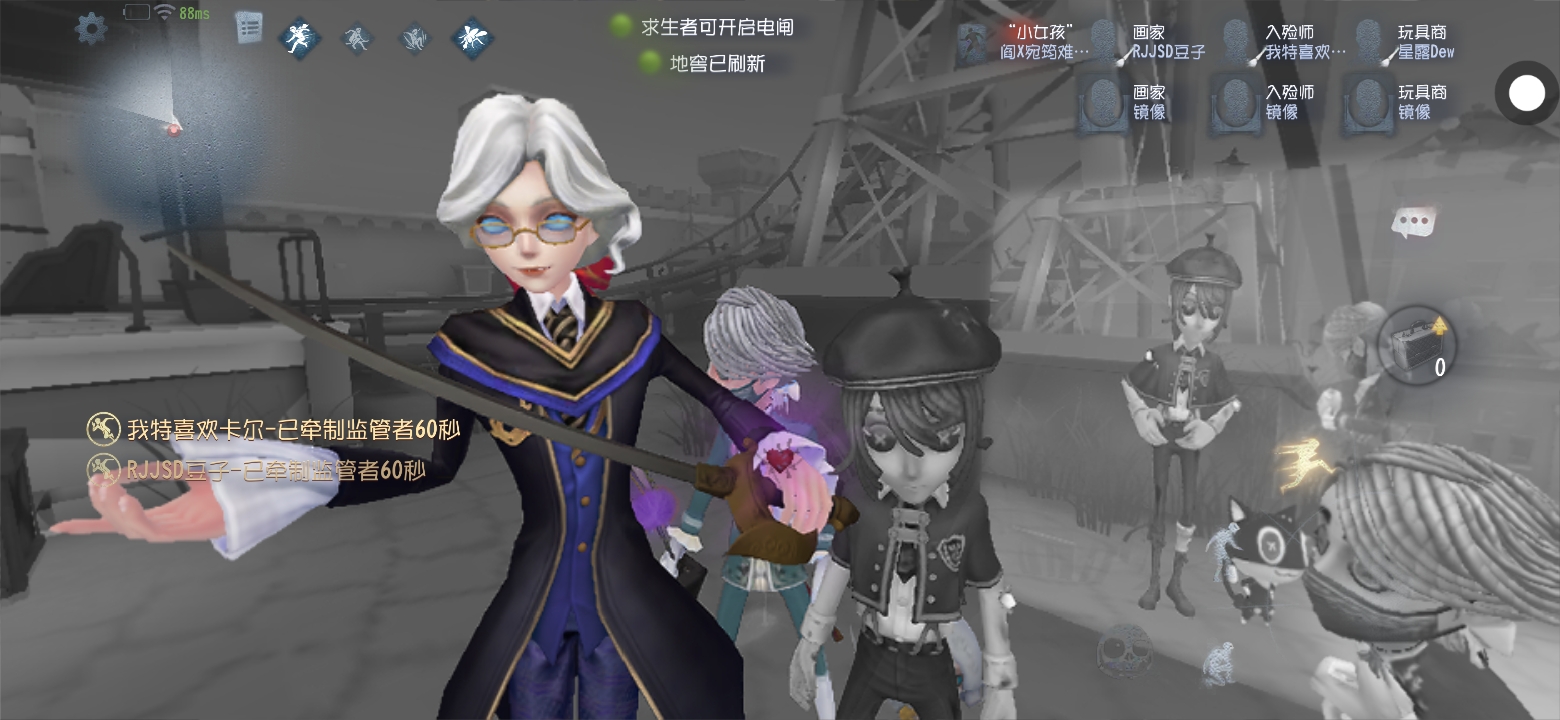Select the hunter "小女孩" portrait

[x=972, y=44]
